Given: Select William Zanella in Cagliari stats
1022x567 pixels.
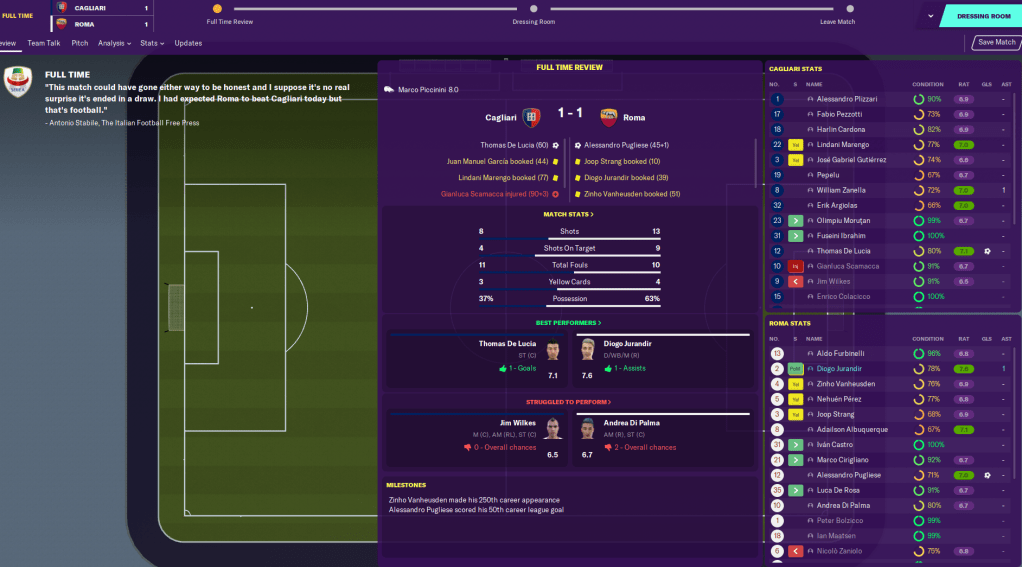Looking at the screenshot, I should (x=842, y=190).
